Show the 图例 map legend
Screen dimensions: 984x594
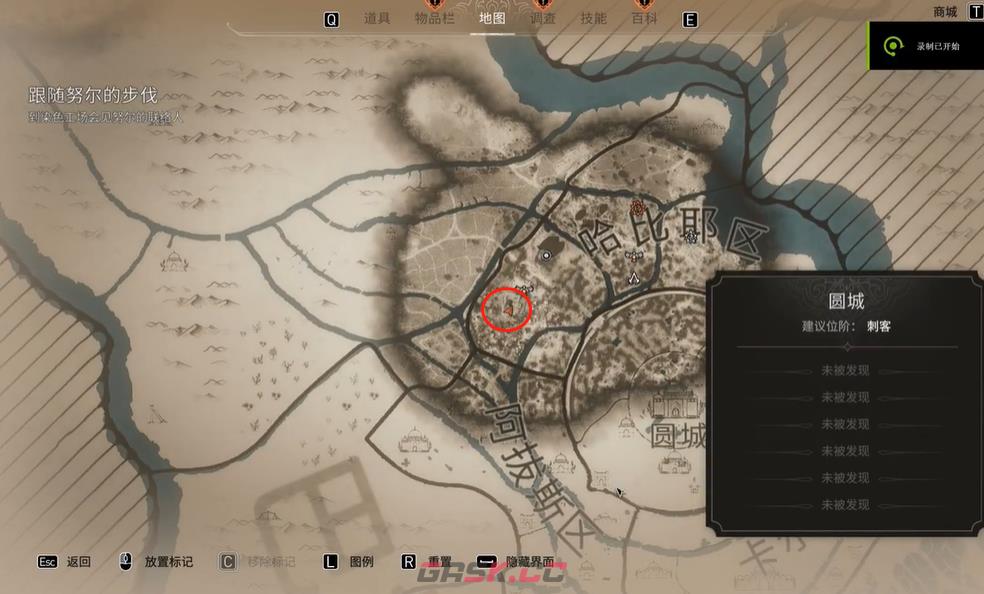click(361, 562)
